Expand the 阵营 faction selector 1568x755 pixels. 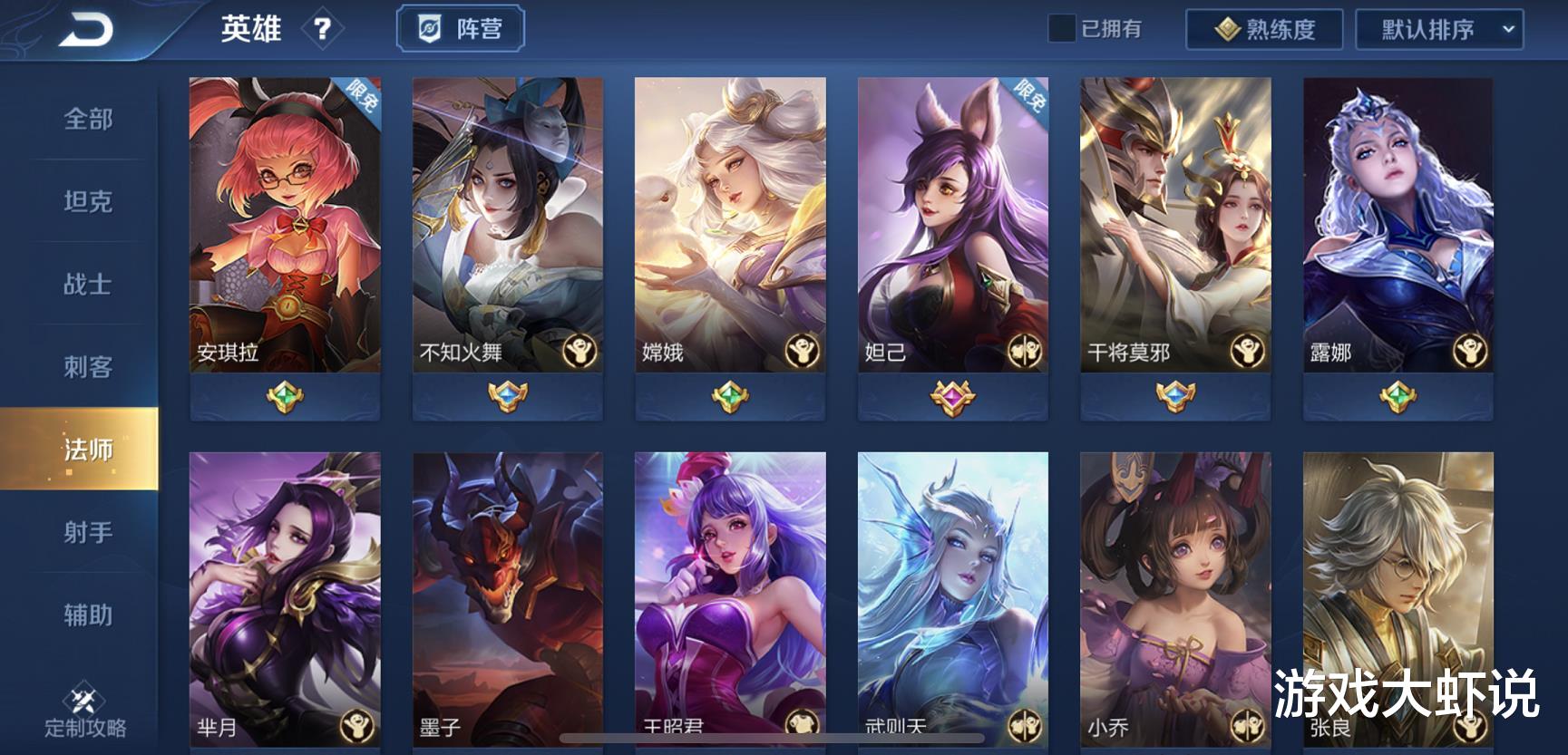coord(461,28)
